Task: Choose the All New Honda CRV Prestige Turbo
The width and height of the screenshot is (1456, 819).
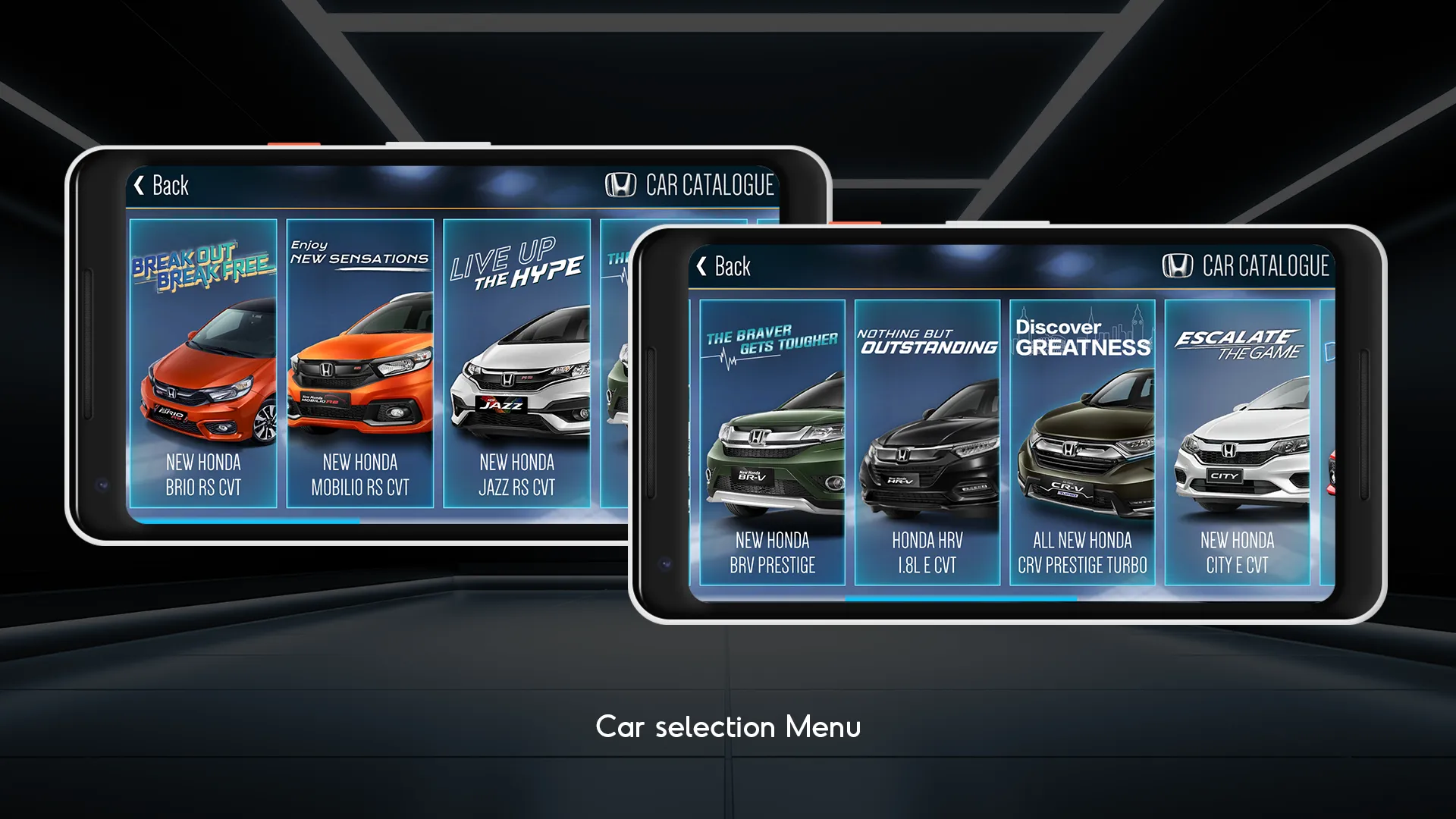Action: [x=1082, y=443]
